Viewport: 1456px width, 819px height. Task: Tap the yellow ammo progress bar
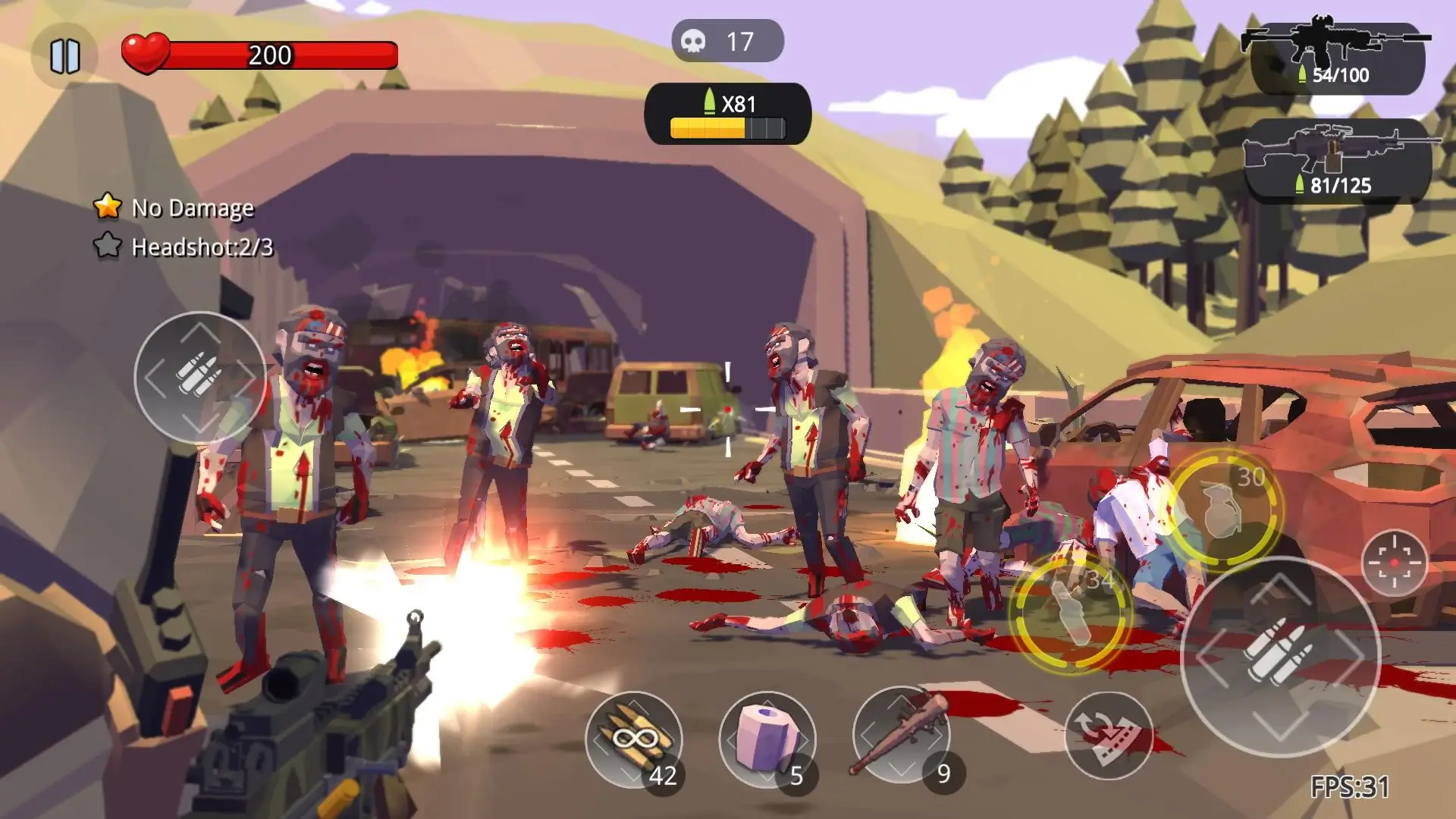pyautogui.click(x=709, y=129)
